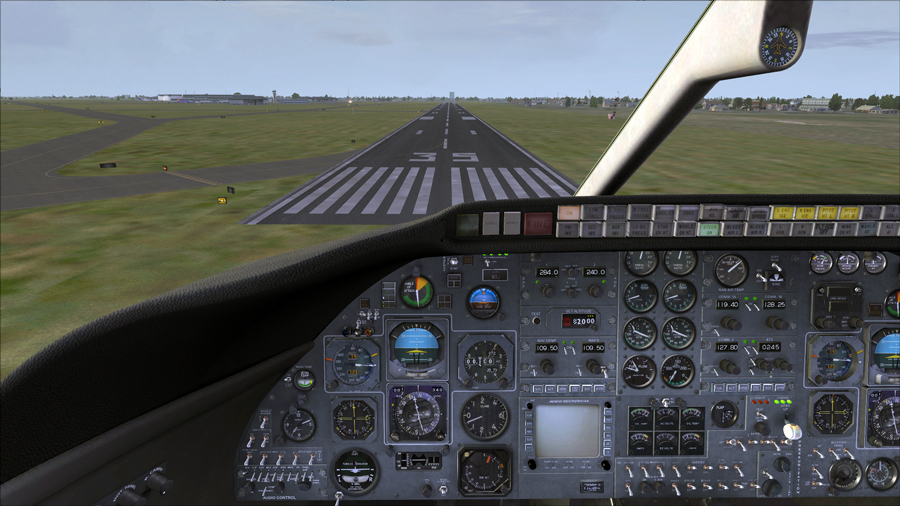The height and width of the screenshot is (506, 900).
Task: Select the SET ALTITUDE 32000 display
Action: pyautogui.click(x=579, y=321)
